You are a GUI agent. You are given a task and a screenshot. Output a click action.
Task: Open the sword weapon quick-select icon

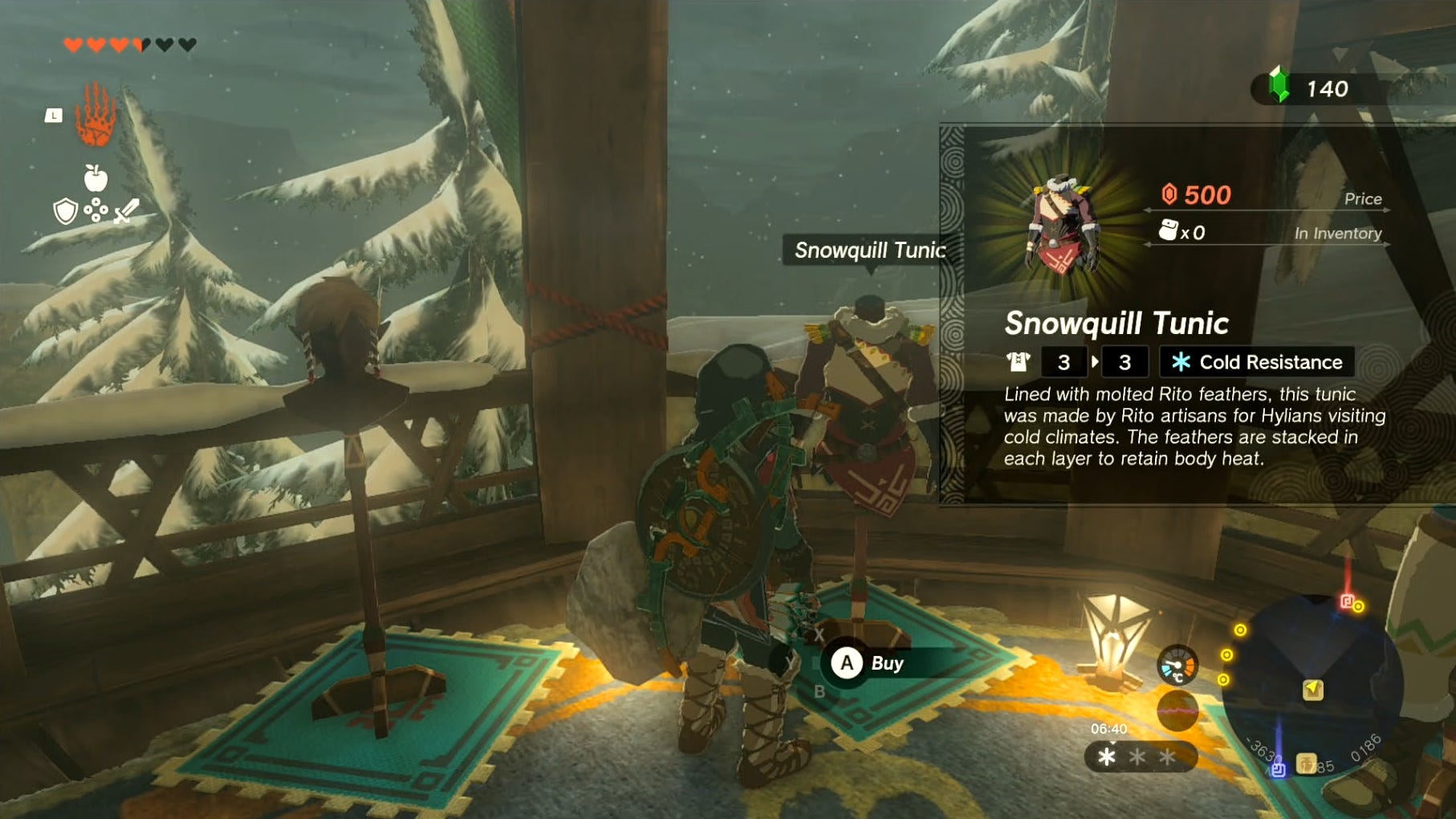(x=127, y=211)
